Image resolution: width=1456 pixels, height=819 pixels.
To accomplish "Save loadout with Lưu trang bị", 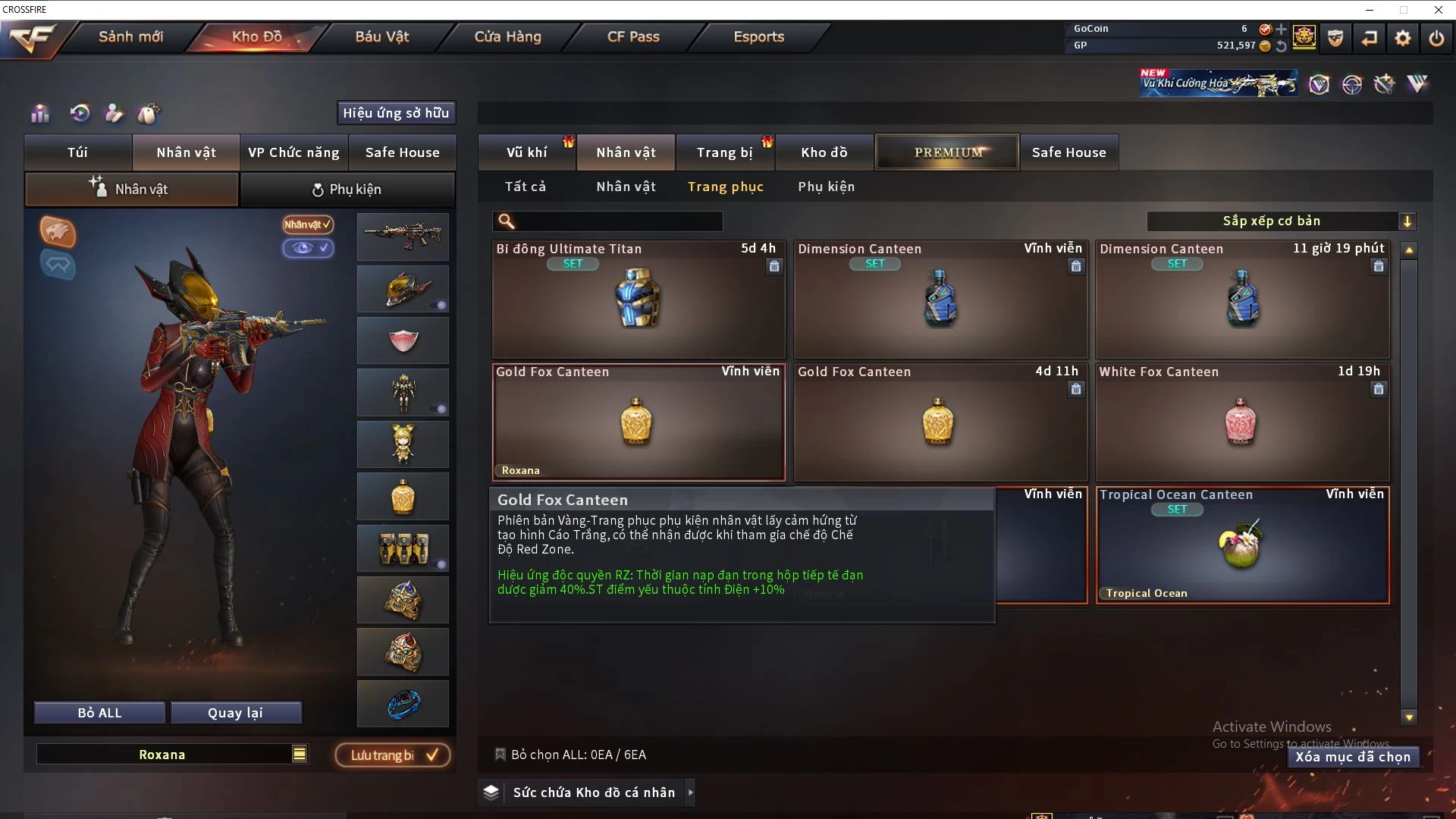I will point(393,755).
